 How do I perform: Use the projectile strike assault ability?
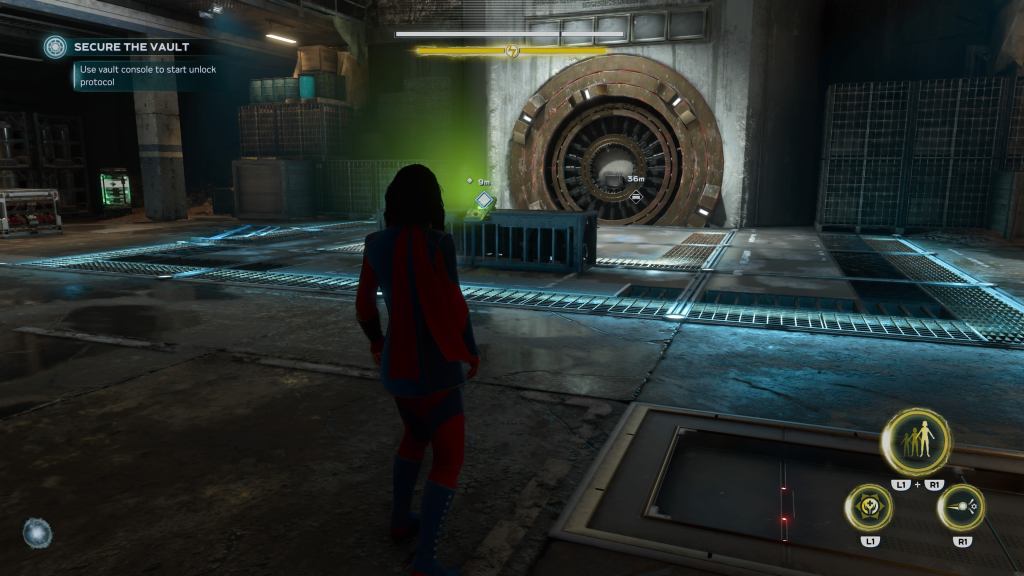point(961,507)
